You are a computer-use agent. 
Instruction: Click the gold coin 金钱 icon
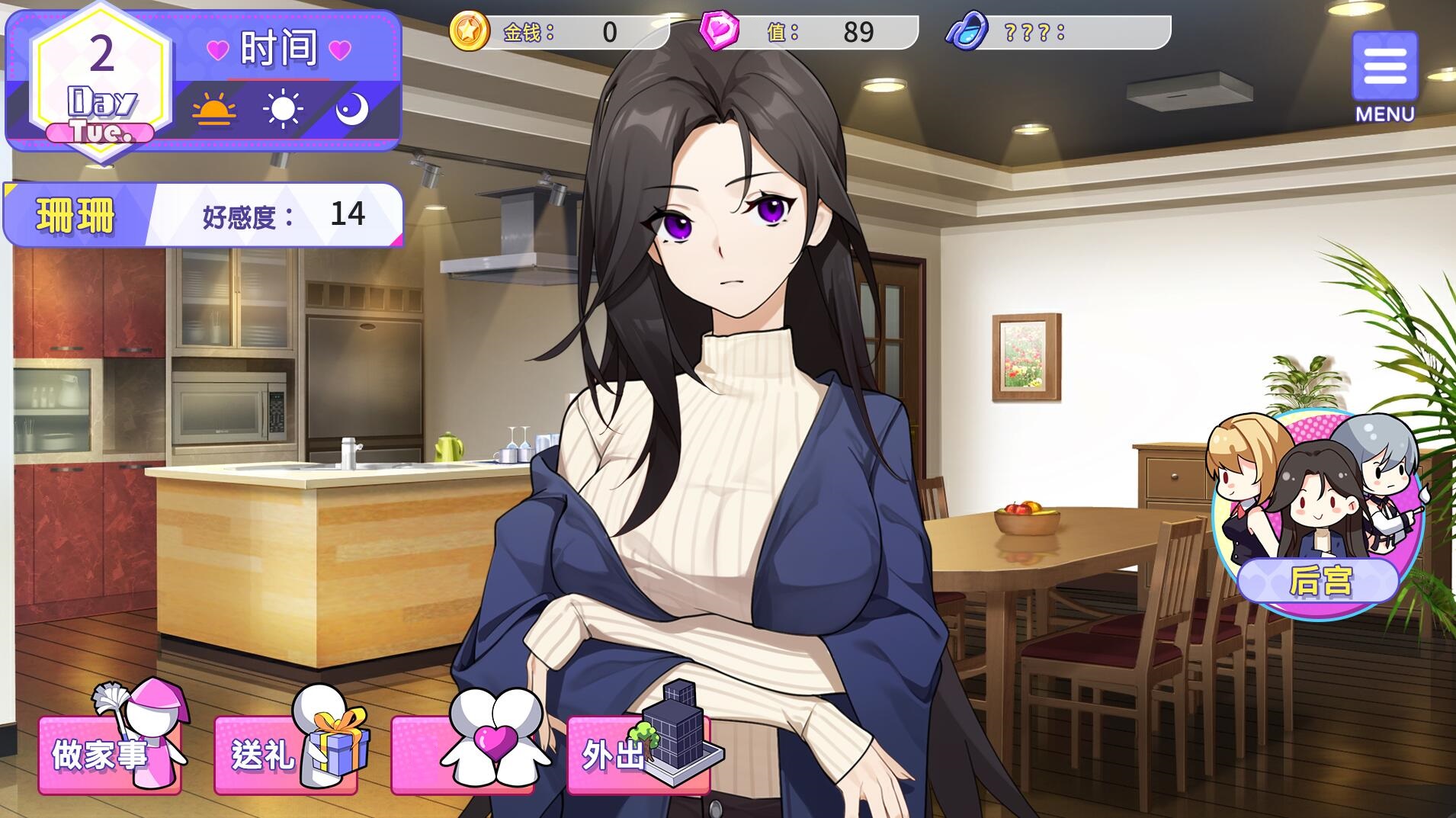tap(468, 32)
